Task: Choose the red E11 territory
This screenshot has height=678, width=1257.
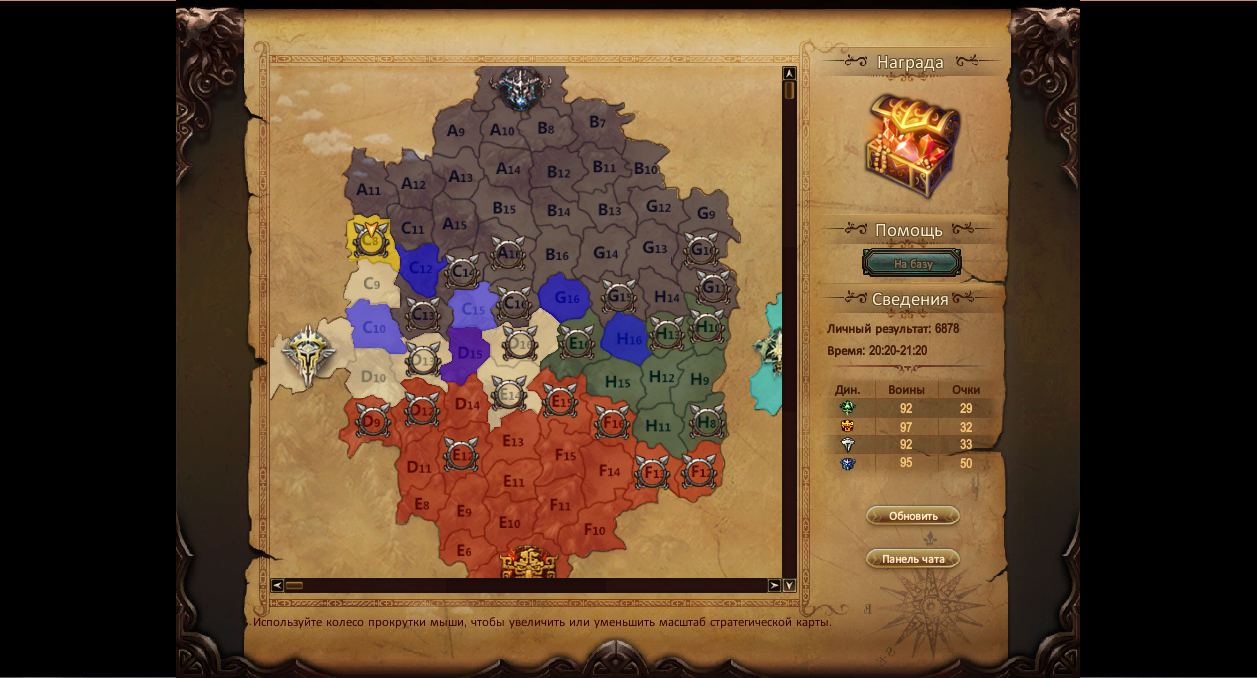Action: click(x=513, y=482)
